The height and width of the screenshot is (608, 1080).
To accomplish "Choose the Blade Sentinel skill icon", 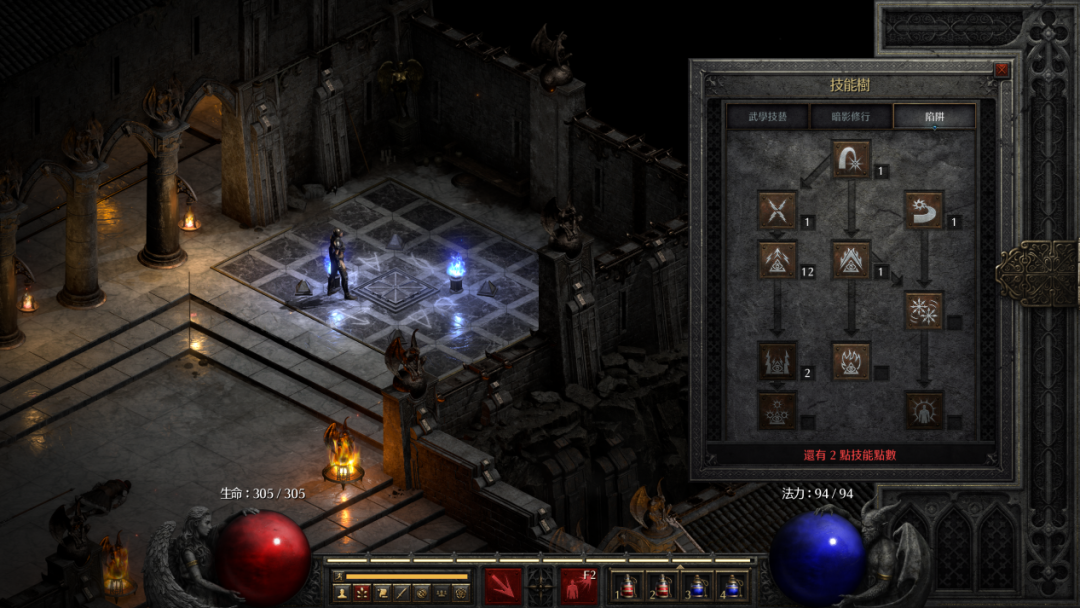I will point(924,210).
